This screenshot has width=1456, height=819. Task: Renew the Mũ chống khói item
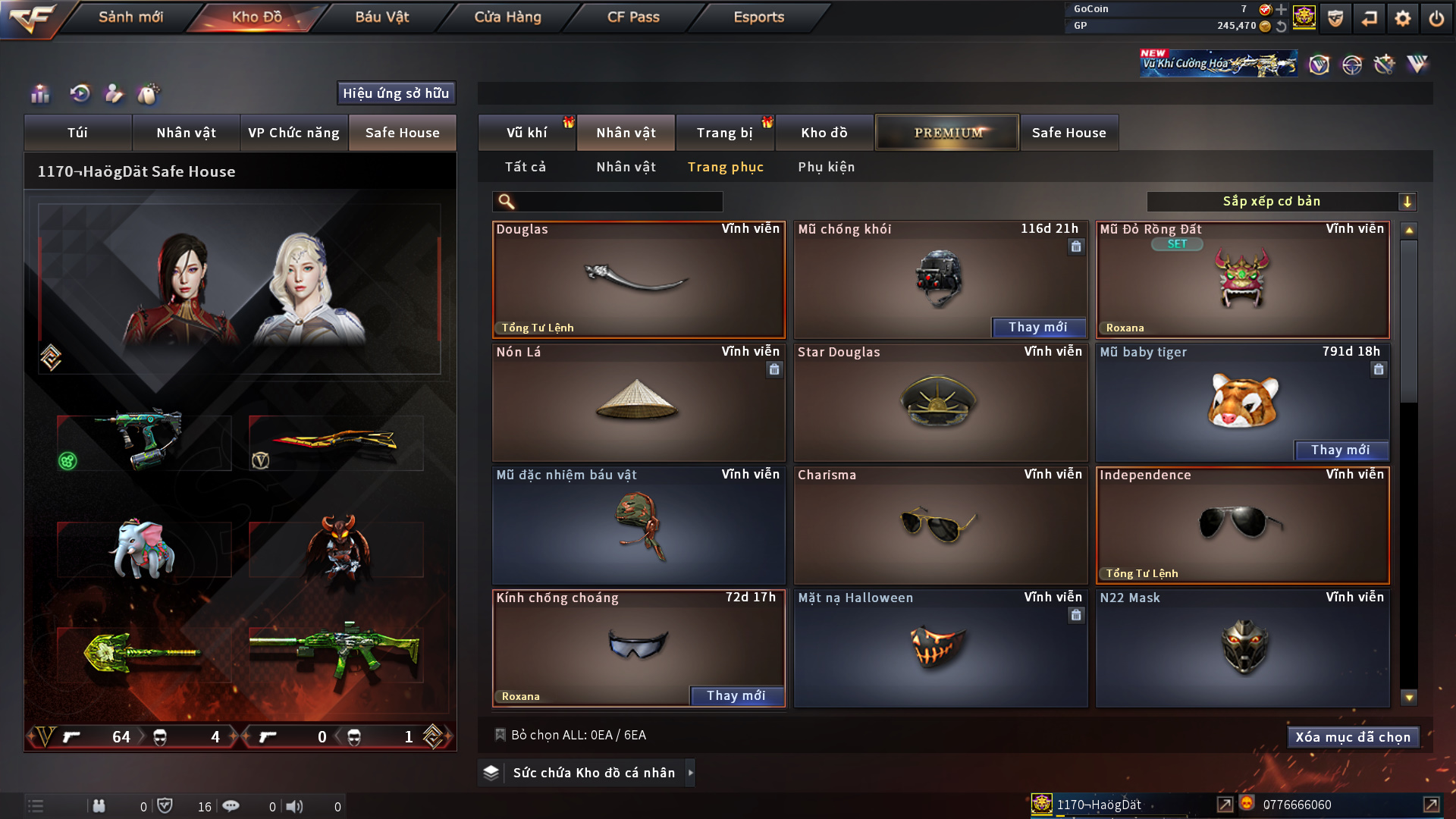1037,328
